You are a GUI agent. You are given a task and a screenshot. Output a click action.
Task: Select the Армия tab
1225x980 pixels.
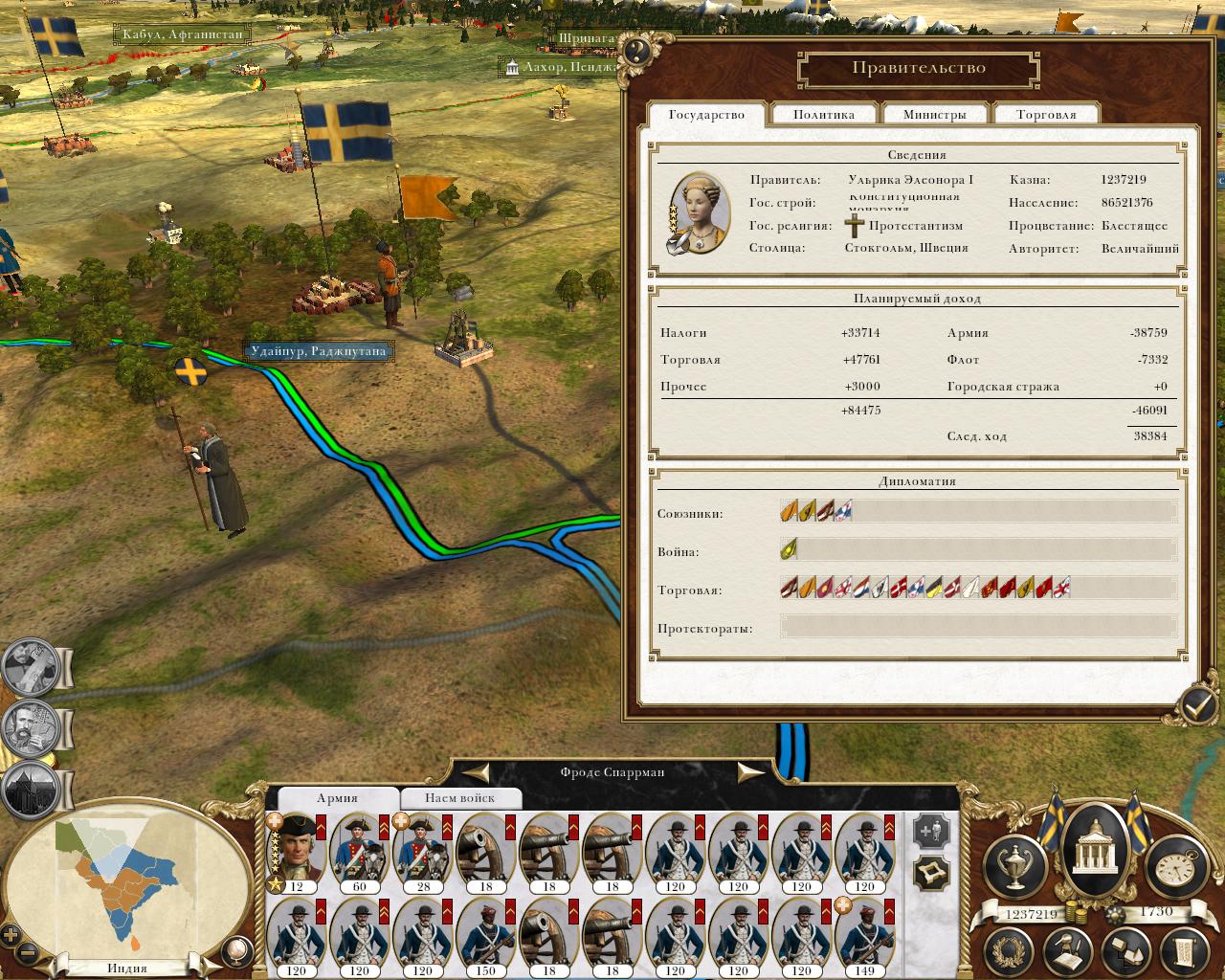tap(337, 798)
